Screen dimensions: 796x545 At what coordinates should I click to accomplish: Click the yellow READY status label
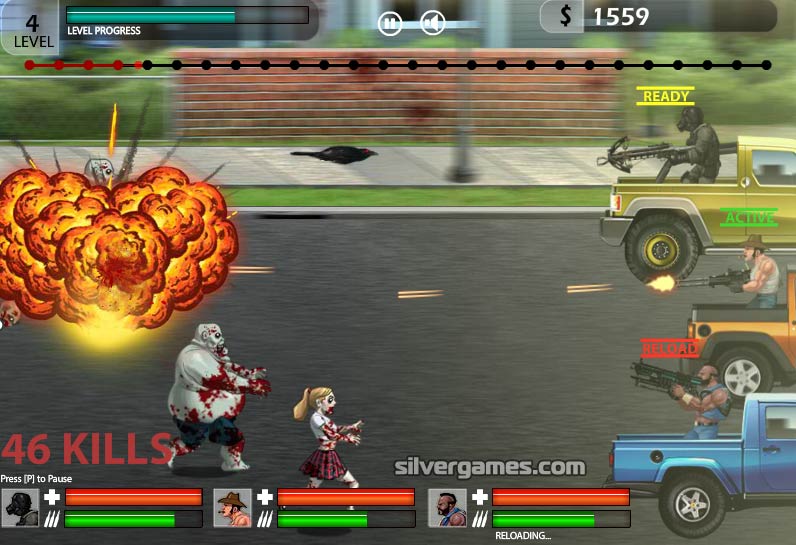[666, 97]
